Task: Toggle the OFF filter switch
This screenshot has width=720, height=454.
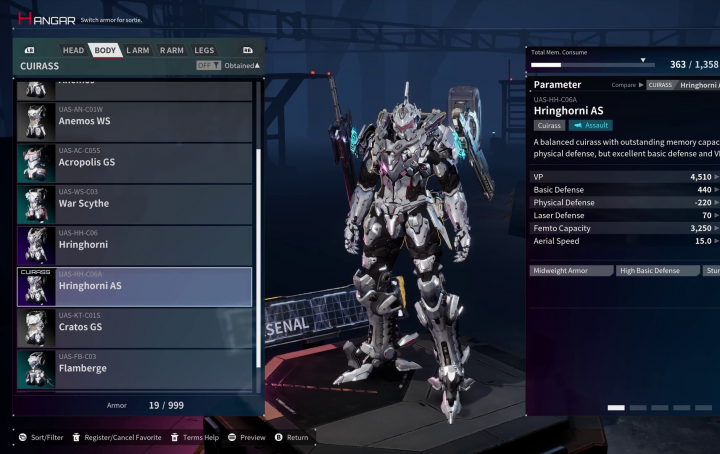Action: (208, 66)
